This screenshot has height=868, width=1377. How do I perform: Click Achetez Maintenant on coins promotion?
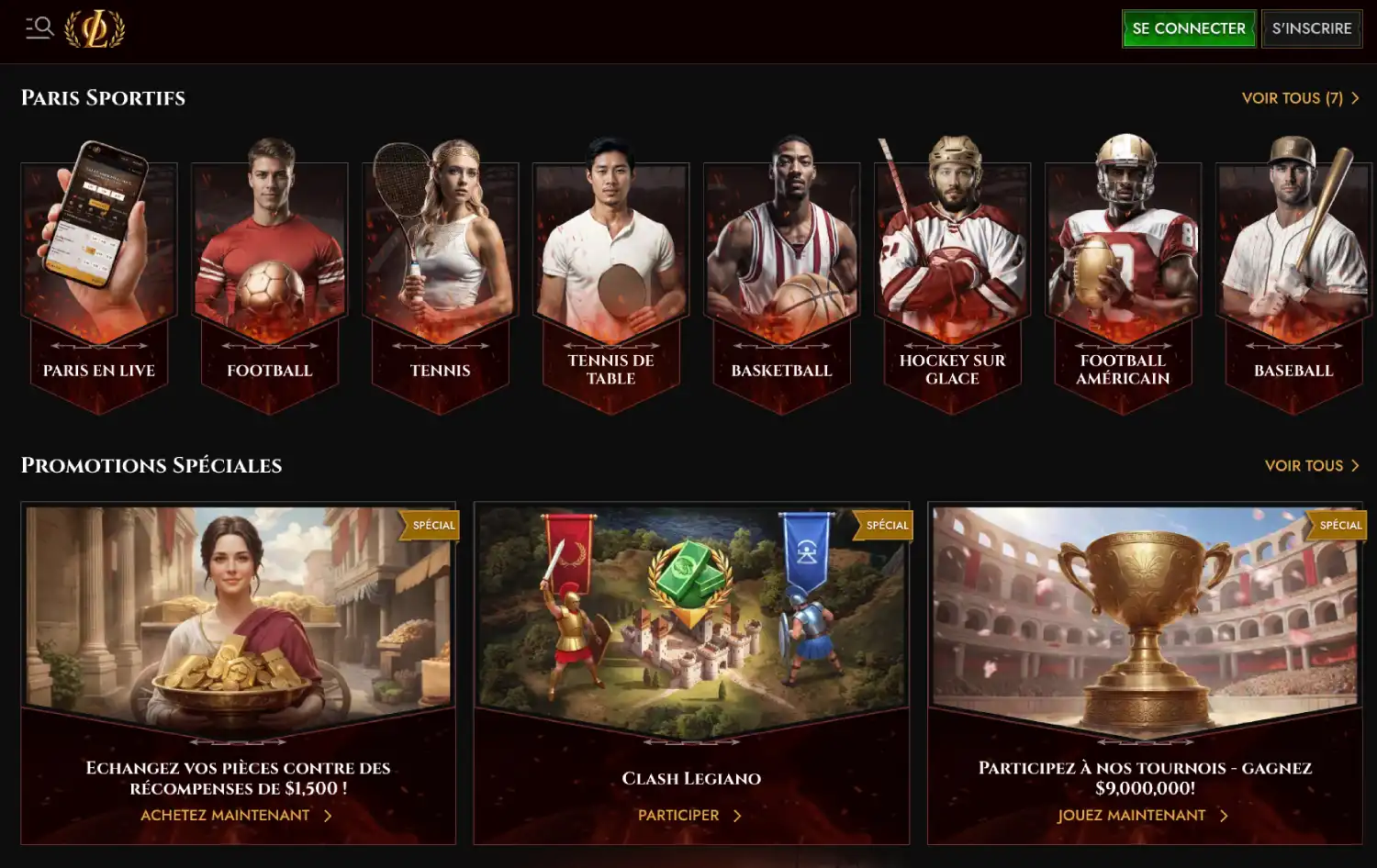(236, 815)
